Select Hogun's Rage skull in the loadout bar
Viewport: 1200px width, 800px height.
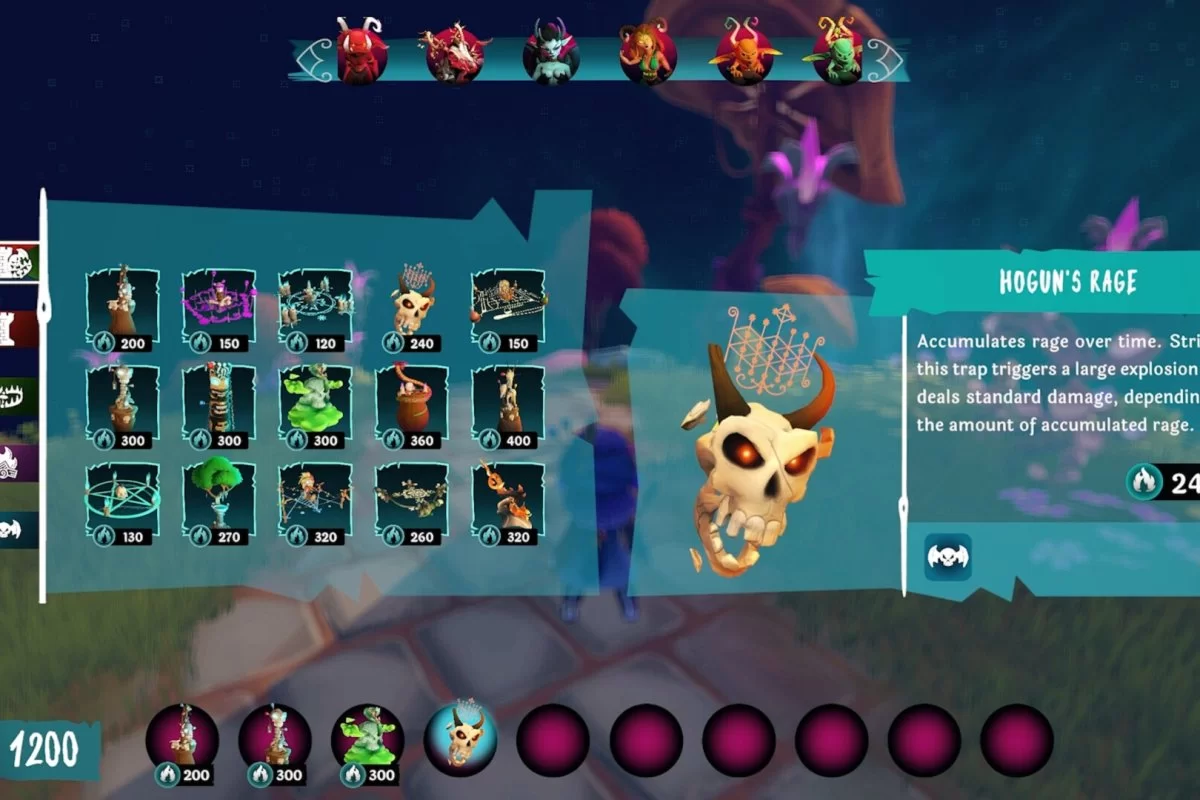click(x=460, y=740)
